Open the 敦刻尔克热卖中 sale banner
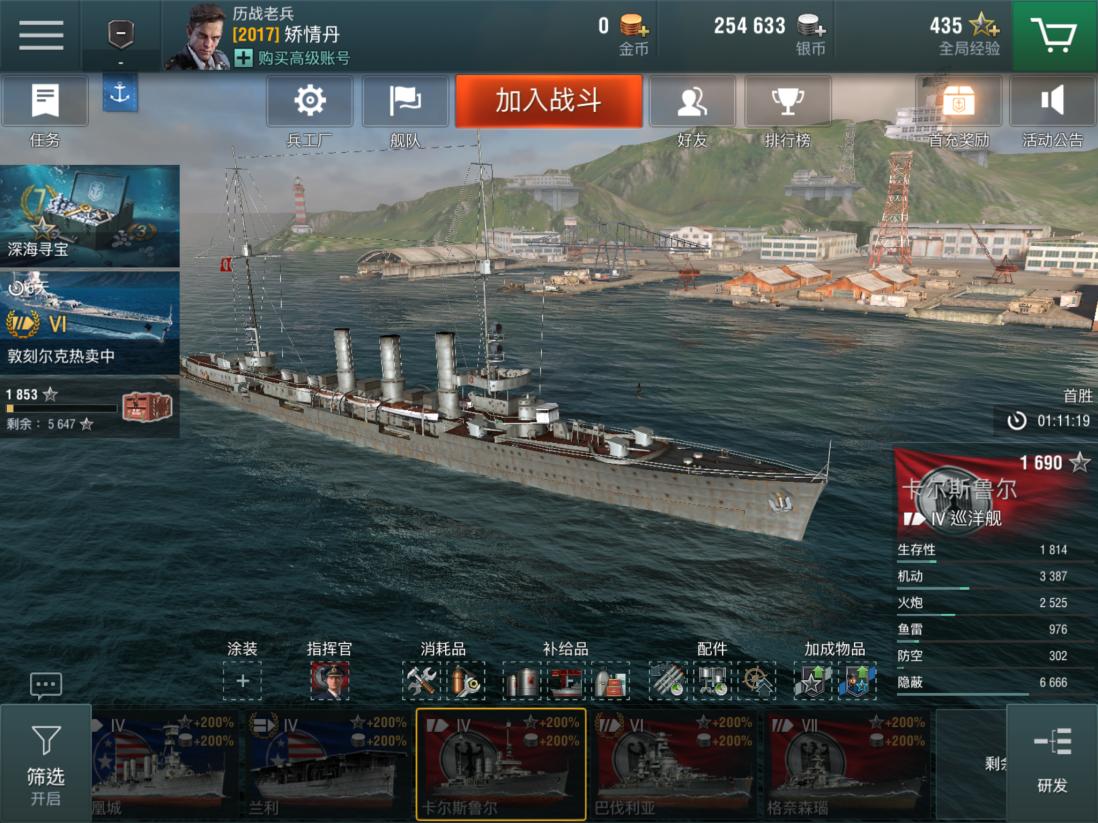 coord(90,320)
